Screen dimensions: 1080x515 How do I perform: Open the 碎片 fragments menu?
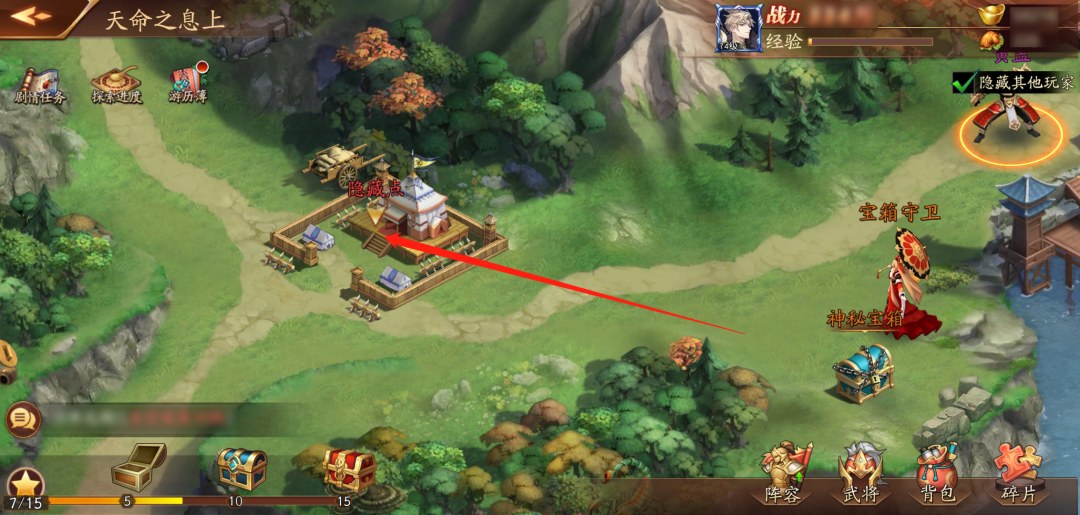[1019, 472]
